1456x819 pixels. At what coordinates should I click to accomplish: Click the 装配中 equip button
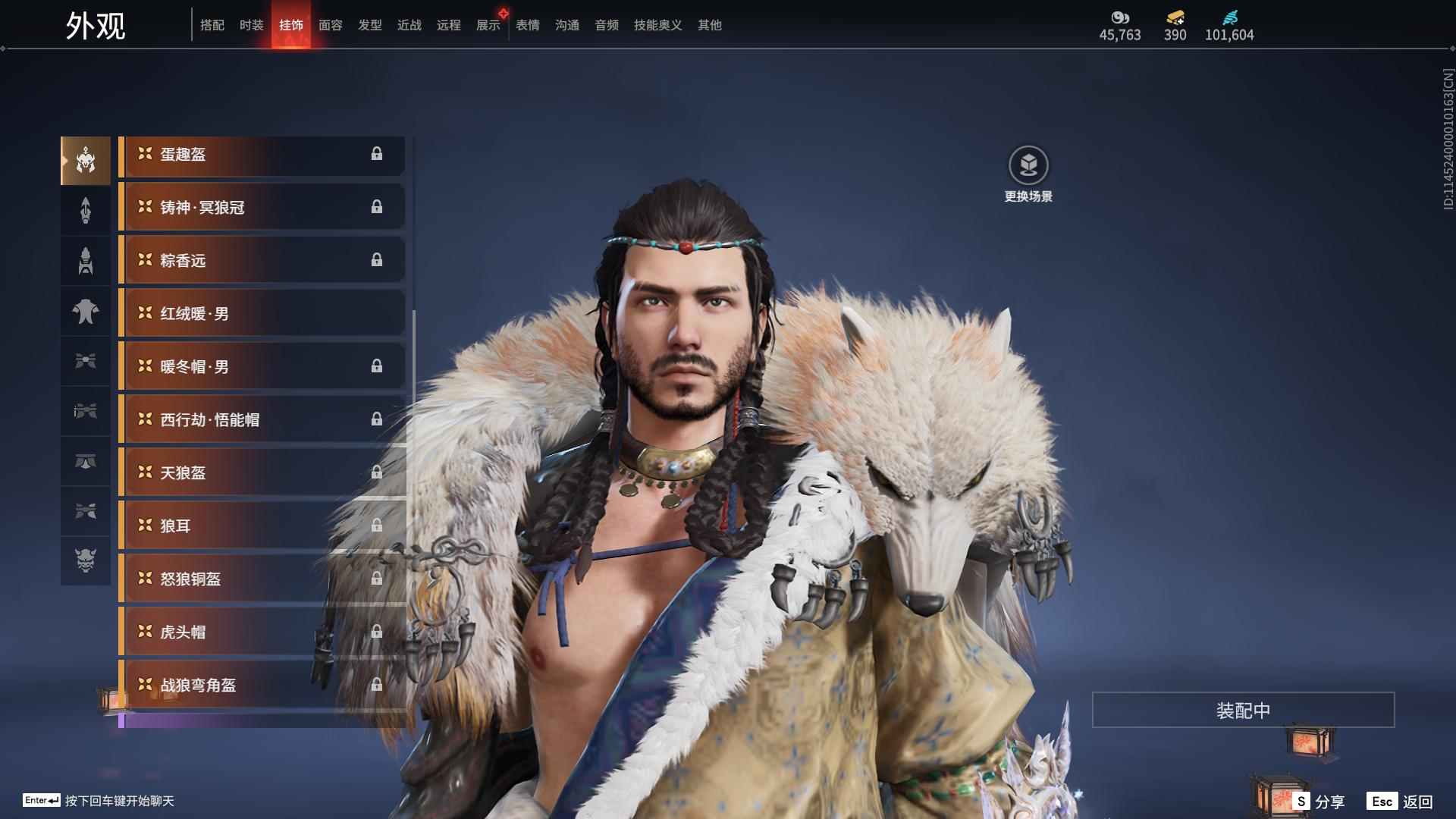pyautogui.click(x=1243, y=711)
